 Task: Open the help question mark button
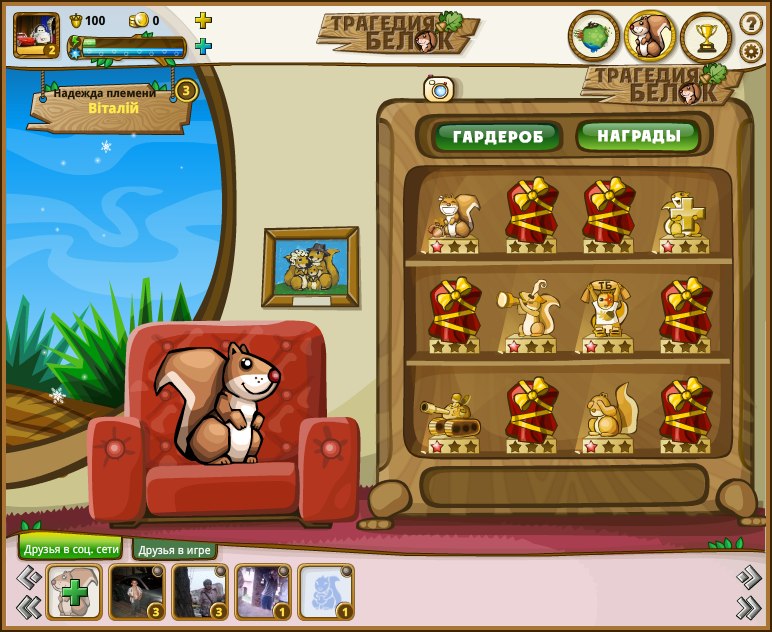pyautogui.click(x=751, y=23)
